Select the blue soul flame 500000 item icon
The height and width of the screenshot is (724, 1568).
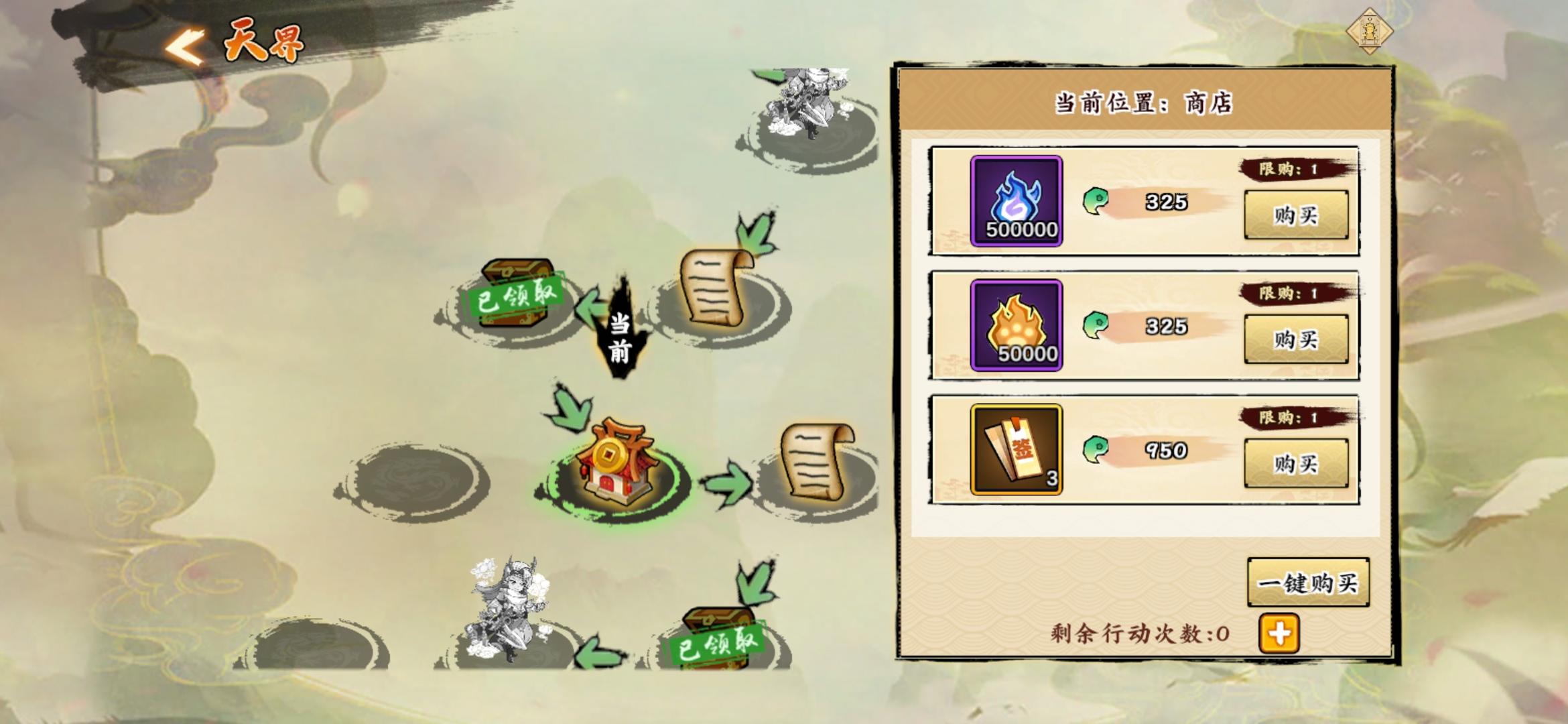[x=1016, y=200]
